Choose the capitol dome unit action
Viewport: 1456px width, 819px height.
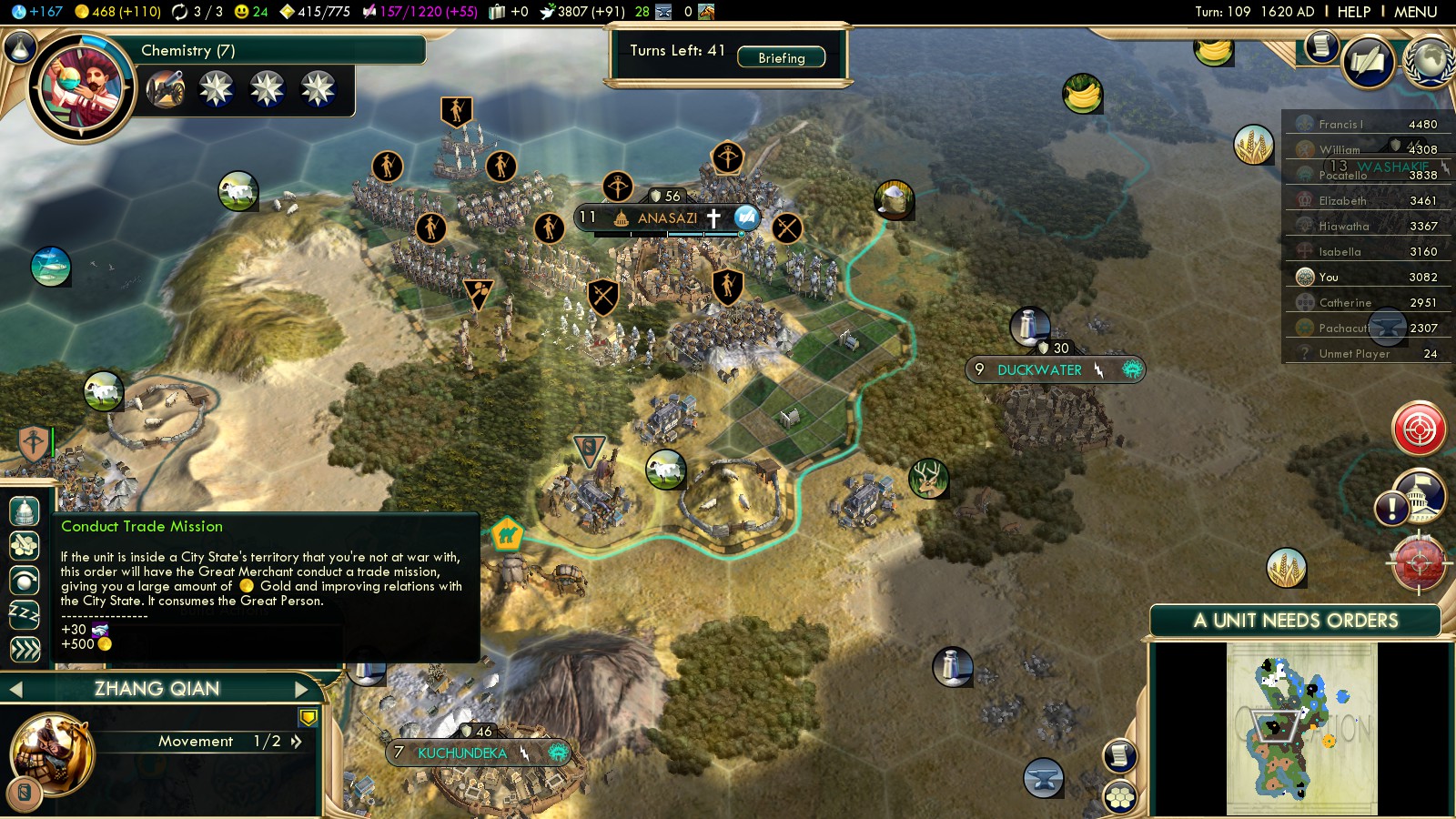click(25, 511)
